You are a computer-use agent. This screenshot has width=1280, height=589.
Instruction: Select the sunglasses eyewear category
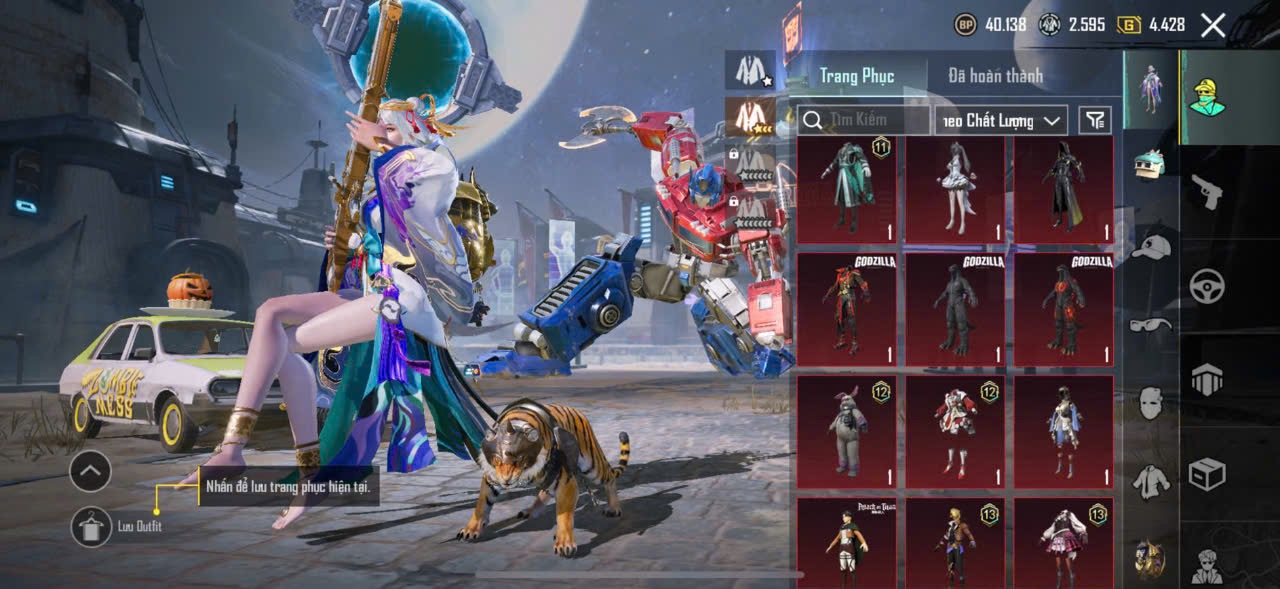1152,324
